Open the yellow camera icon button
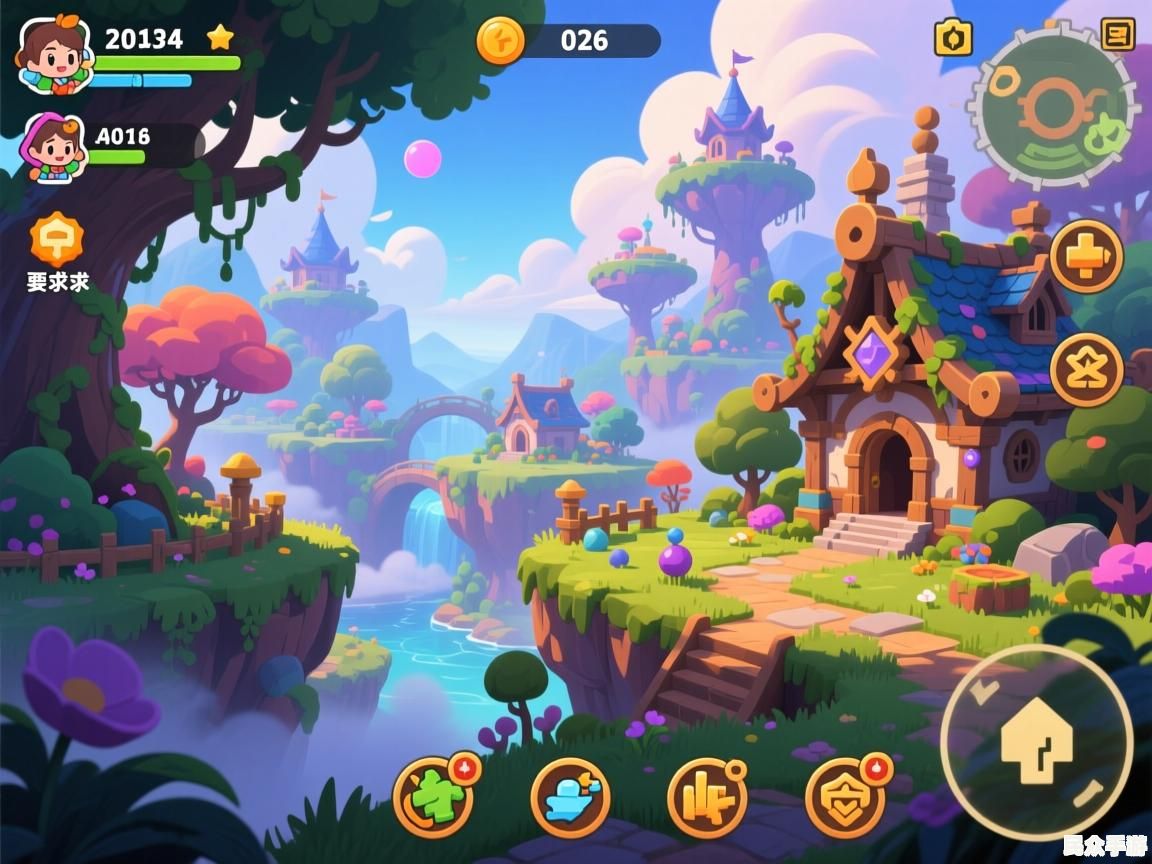Image resolution: width=1152 pixels, height=864 pixels. click(953, 38)
